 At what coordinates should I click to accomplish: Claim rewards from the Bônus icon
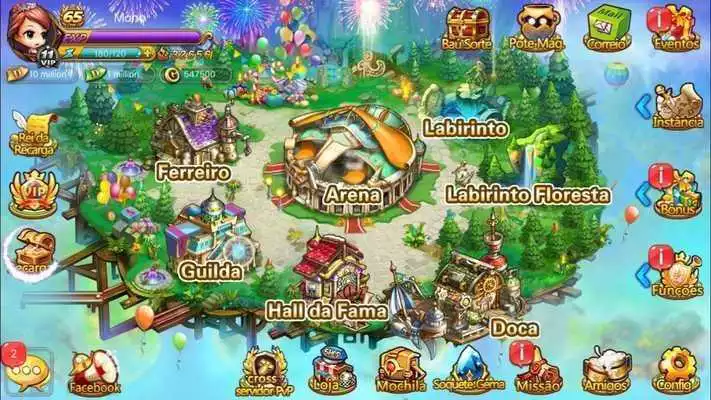point(679,190)
